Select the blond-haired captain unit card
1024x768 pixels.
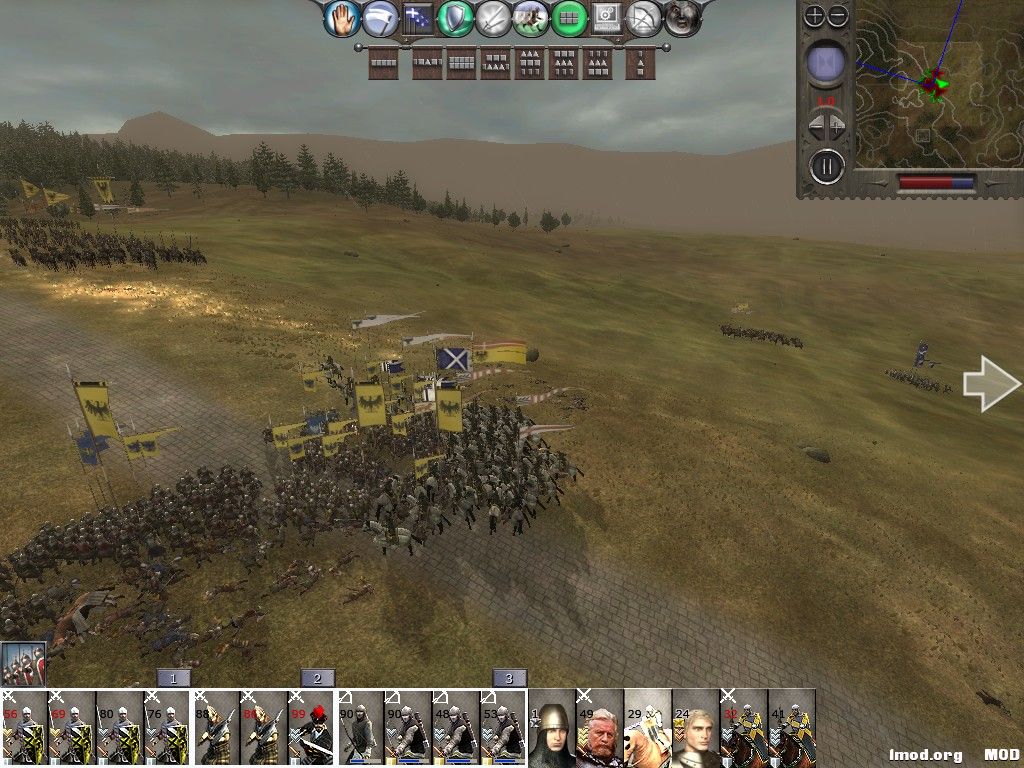696,728
